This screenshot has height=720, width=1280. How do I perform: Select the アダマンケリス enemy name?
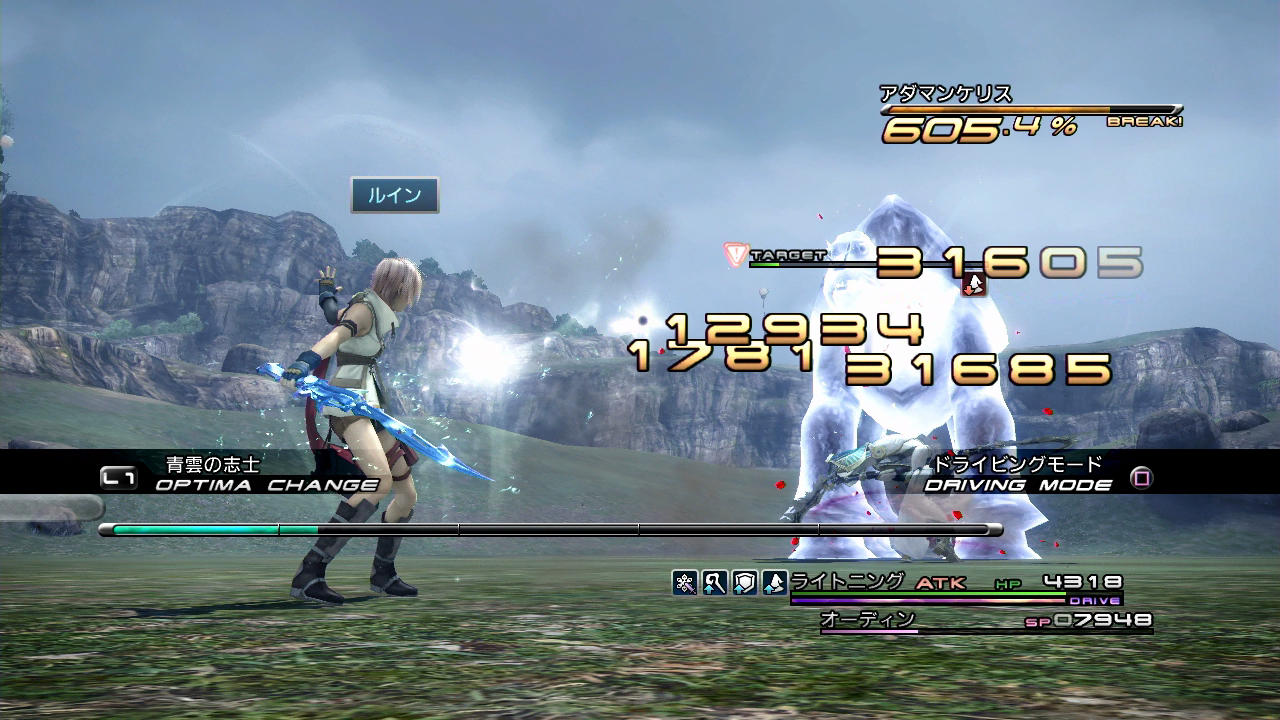(946, 94)
